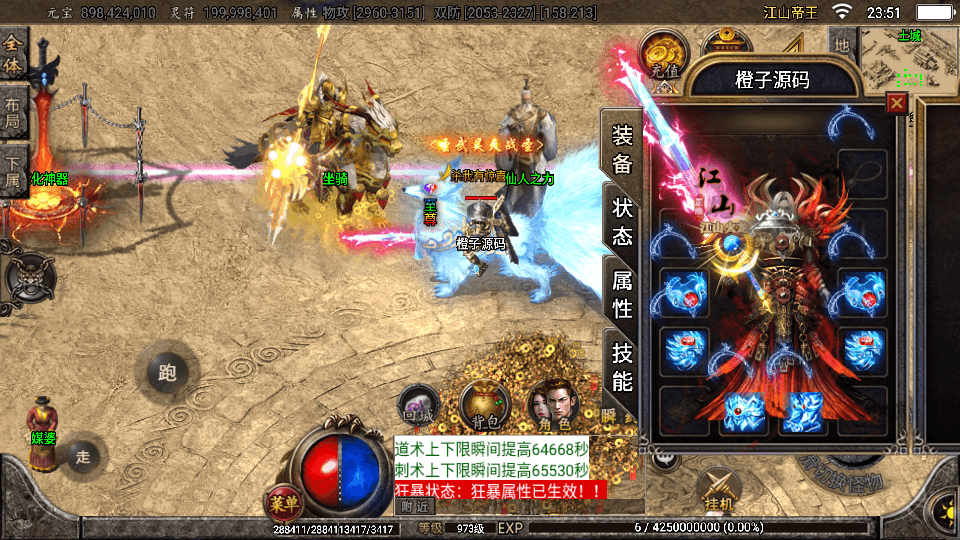Use the 回城 return-to-town icon
Viewport: 960px width, 540px height.
(x=418, y=404)
